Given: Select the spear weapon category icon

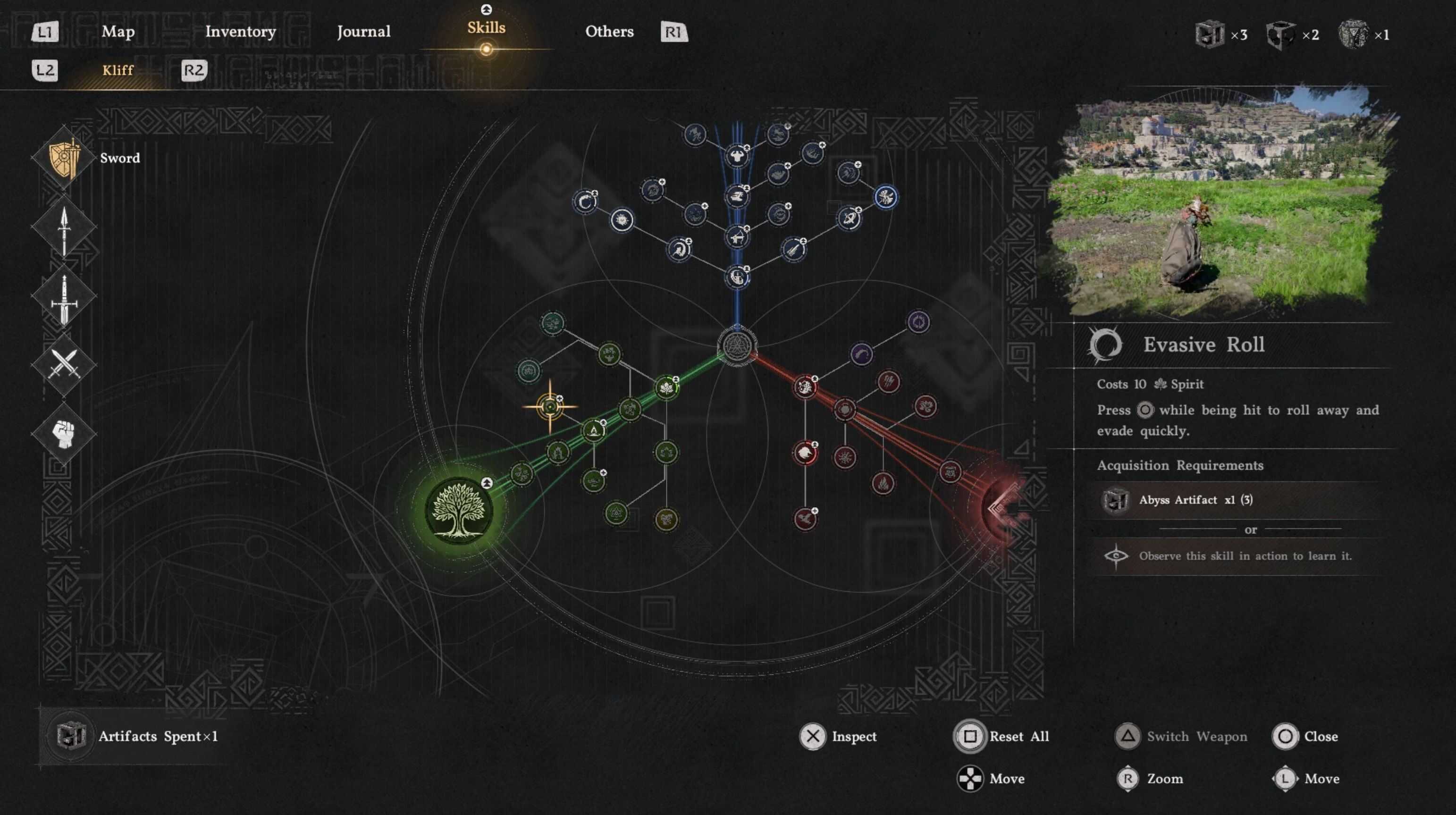Looking at the screenshot, I should [64, 228].
